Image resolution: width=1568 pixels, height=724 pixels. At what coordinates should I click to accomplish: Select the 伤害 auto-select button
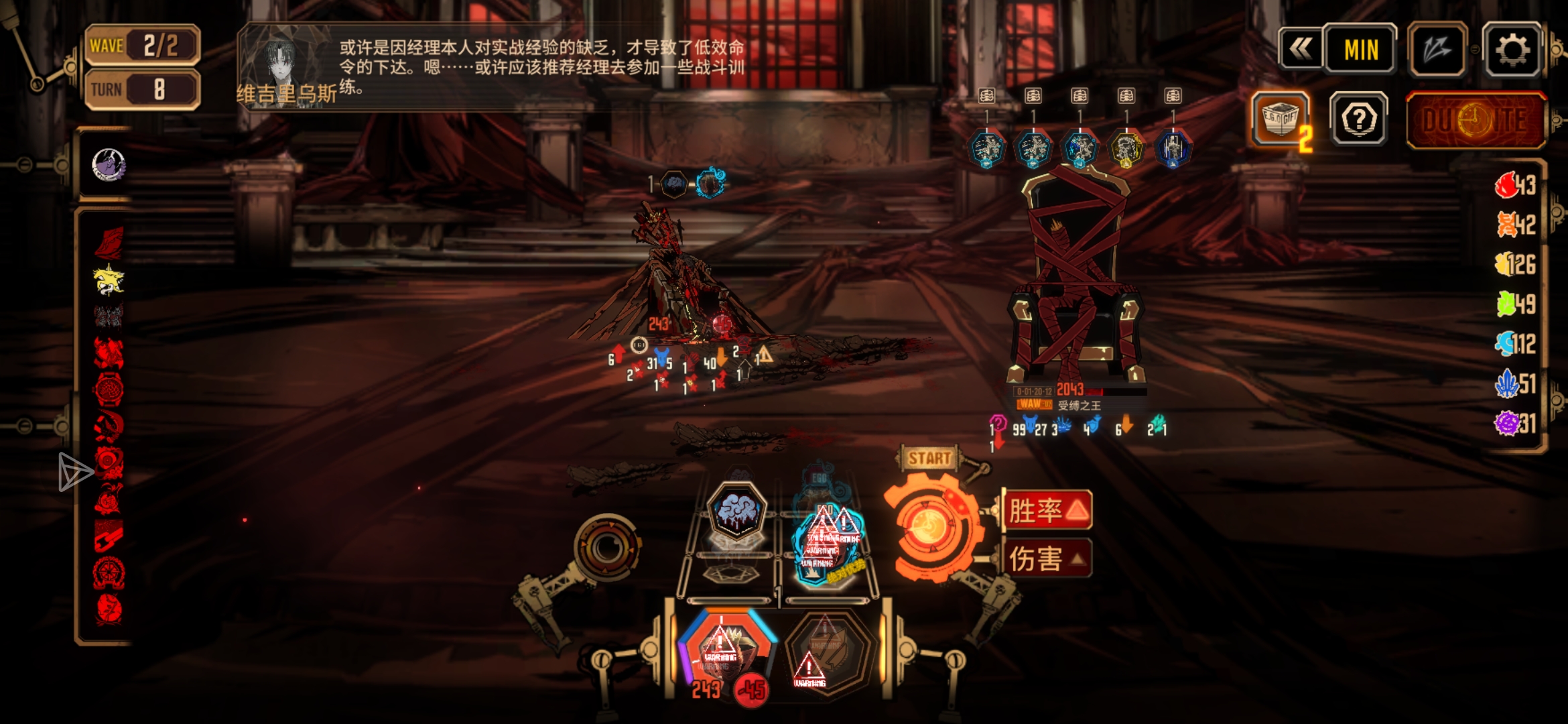(x=1047, y=558)
